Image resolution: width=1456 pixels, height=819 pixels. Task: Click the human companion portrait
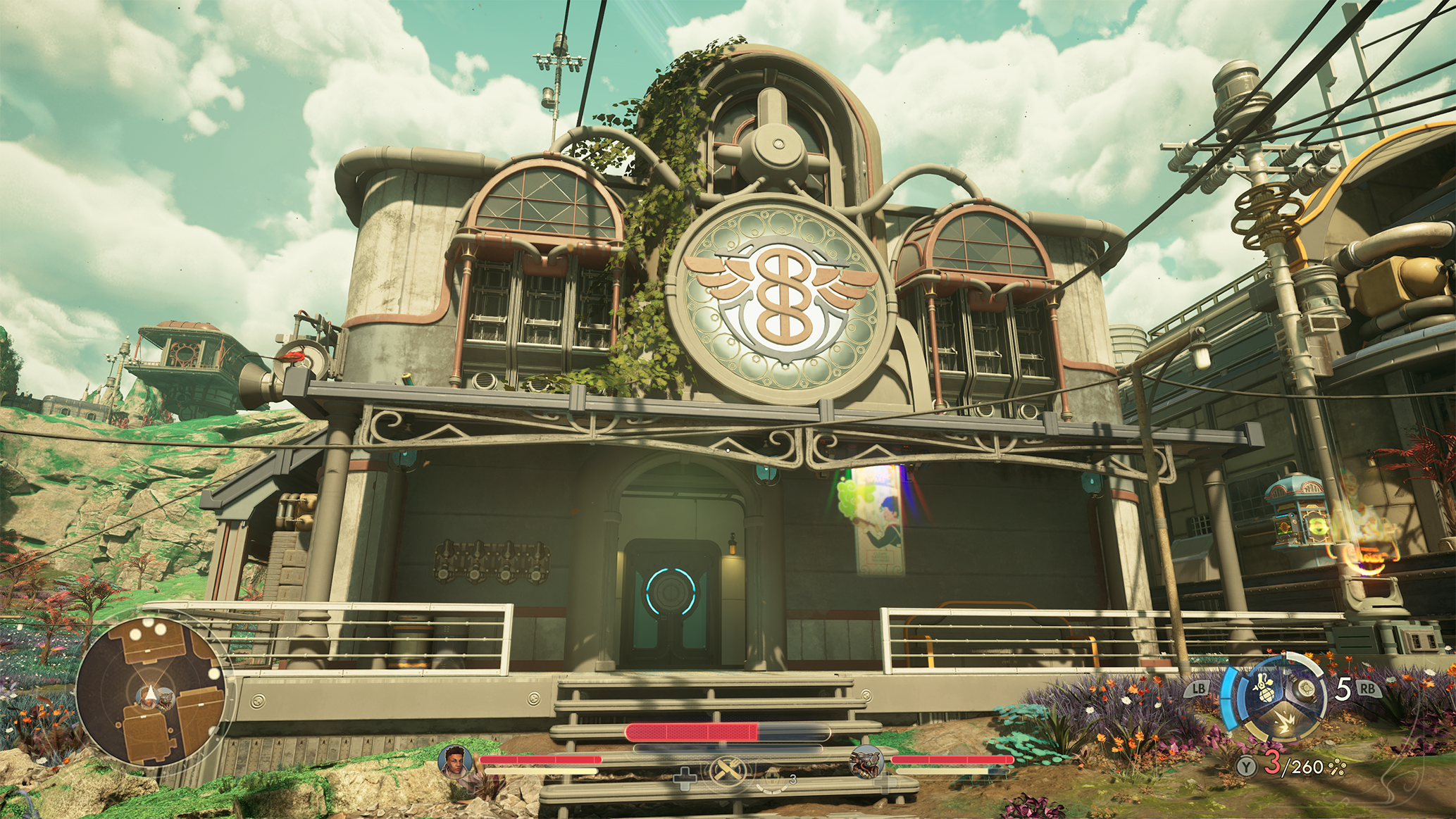pyautogui.click(x=455, y=761)
